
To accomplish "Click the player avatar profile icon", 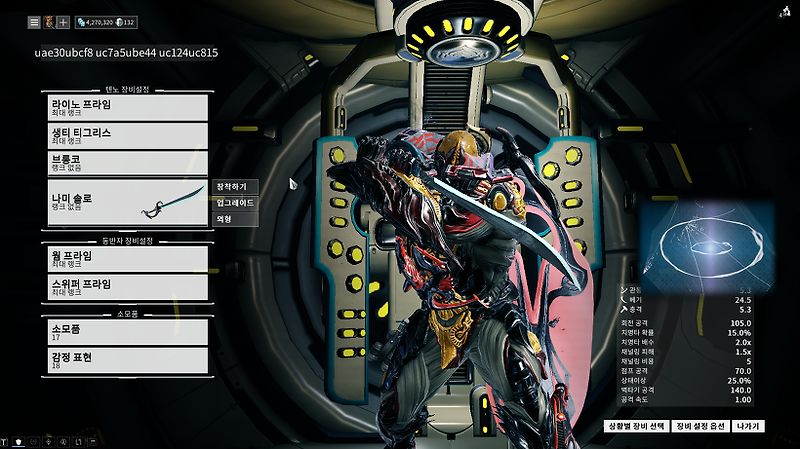I will 48,21.
